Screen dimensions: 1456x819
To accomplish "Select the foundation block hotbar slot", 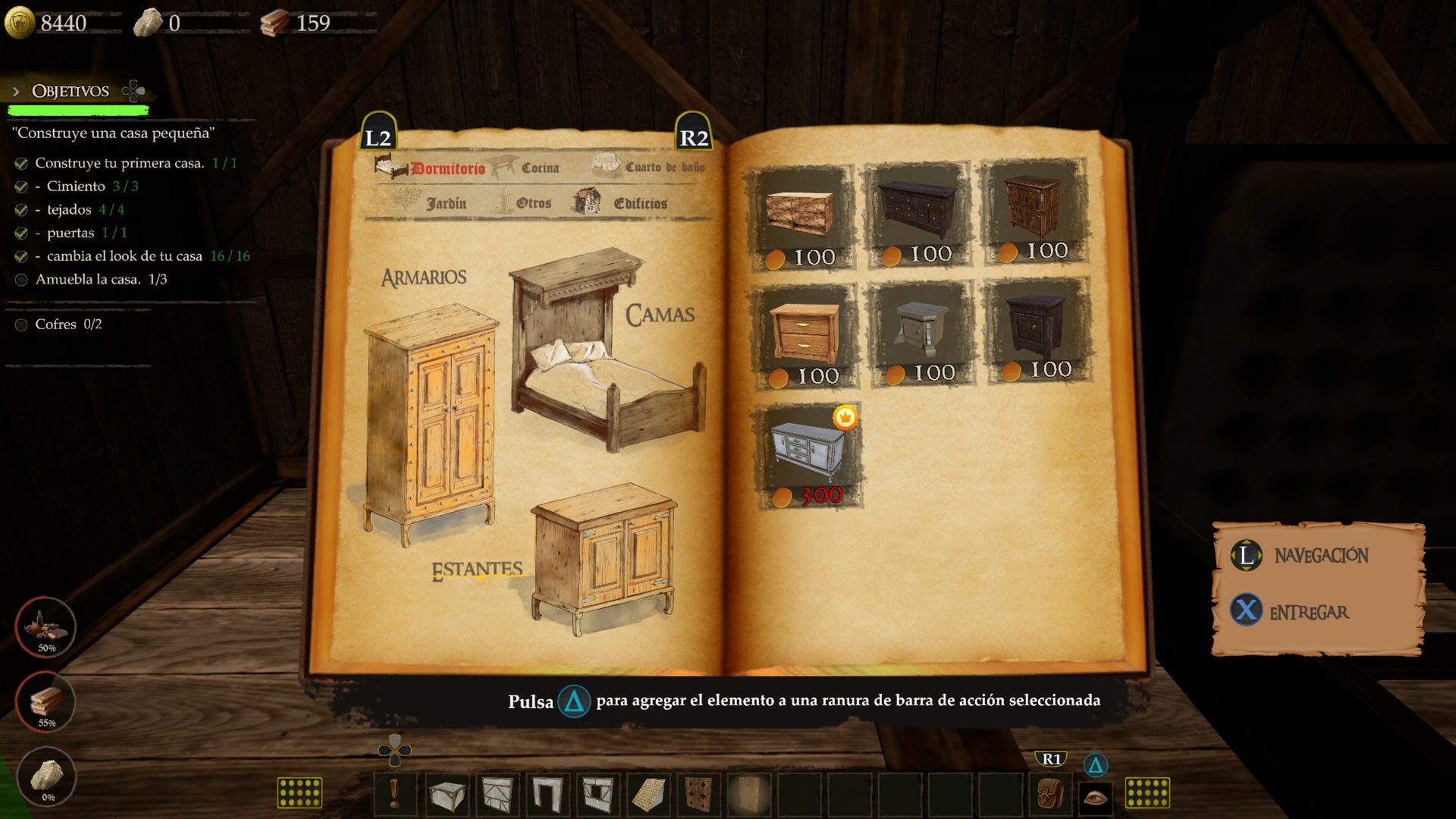I will 447,795.
